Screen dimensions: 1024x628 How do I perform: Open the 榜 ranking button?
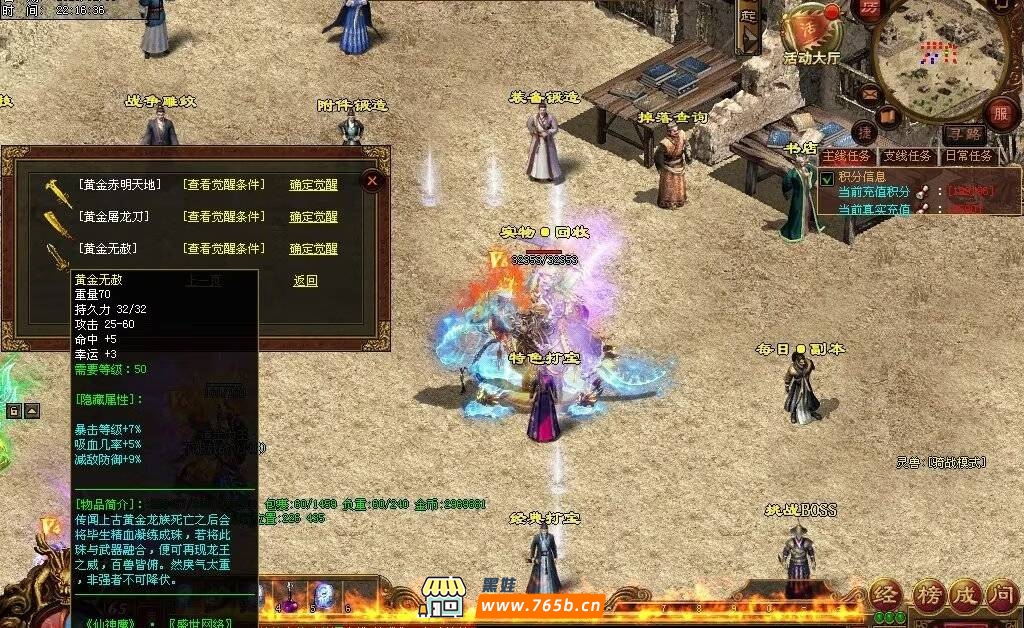928,596
